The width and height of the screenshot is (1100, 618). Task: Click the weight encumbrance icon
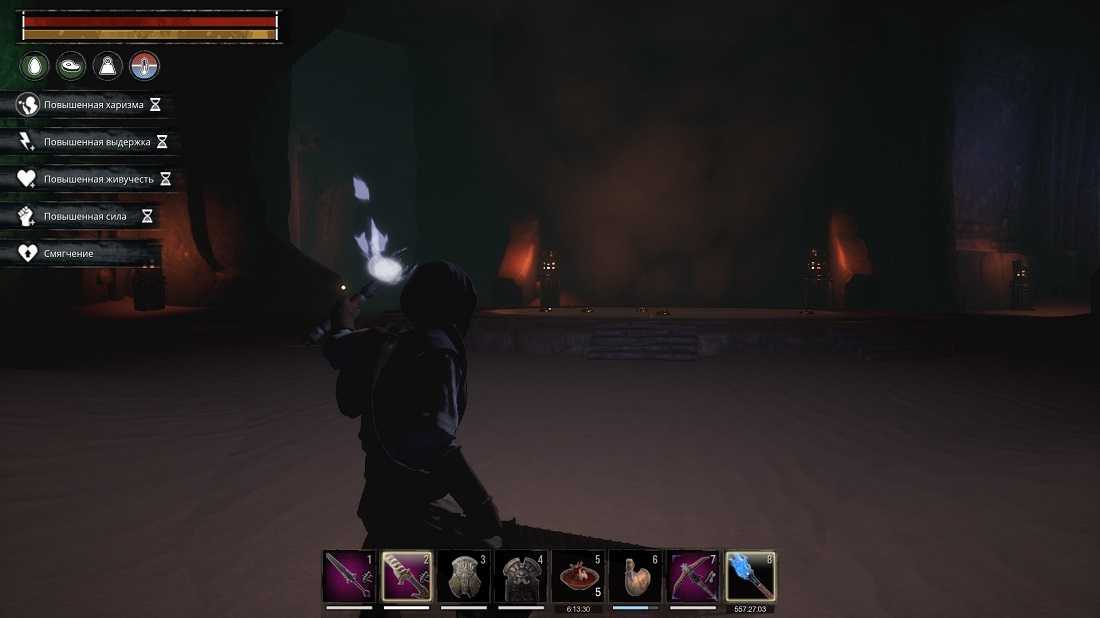[108, 67]
